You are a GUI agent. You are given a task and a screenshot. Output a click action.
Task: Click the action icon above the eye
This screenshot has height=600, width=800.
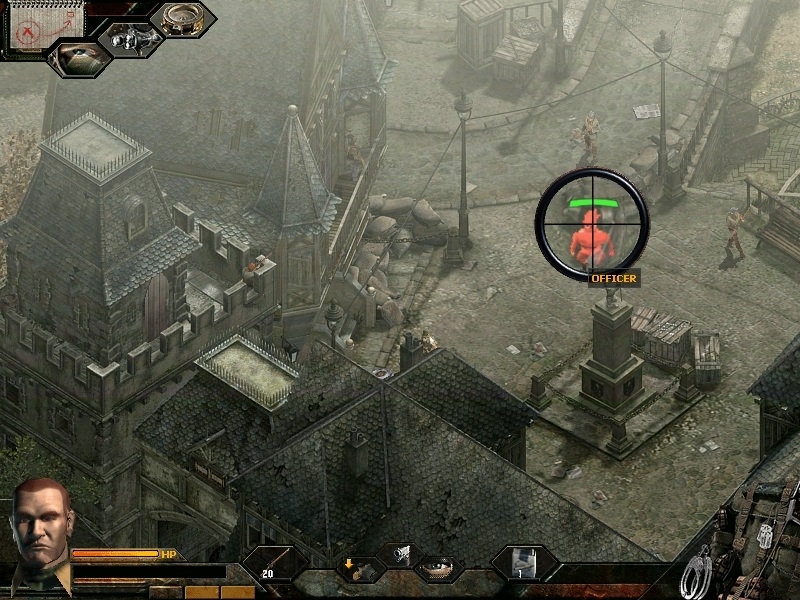(x=401, y=553)
